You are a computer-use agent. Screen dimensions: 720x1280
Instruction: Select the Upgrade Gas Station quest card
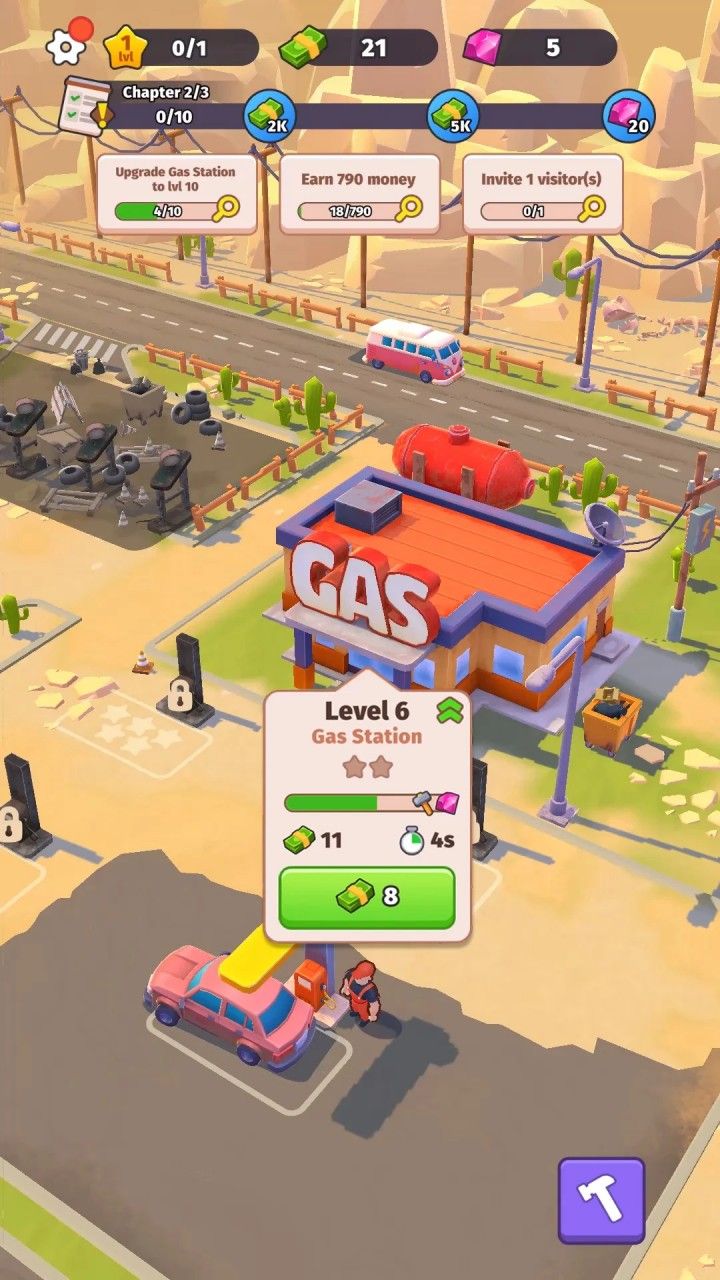click(x=177, y=193)
